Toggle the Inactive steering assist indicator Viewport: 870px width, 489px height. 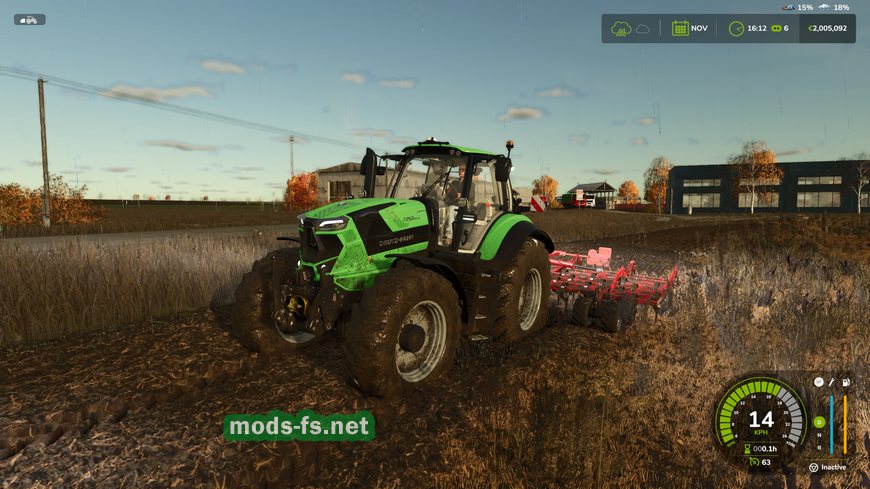[827, 467]
